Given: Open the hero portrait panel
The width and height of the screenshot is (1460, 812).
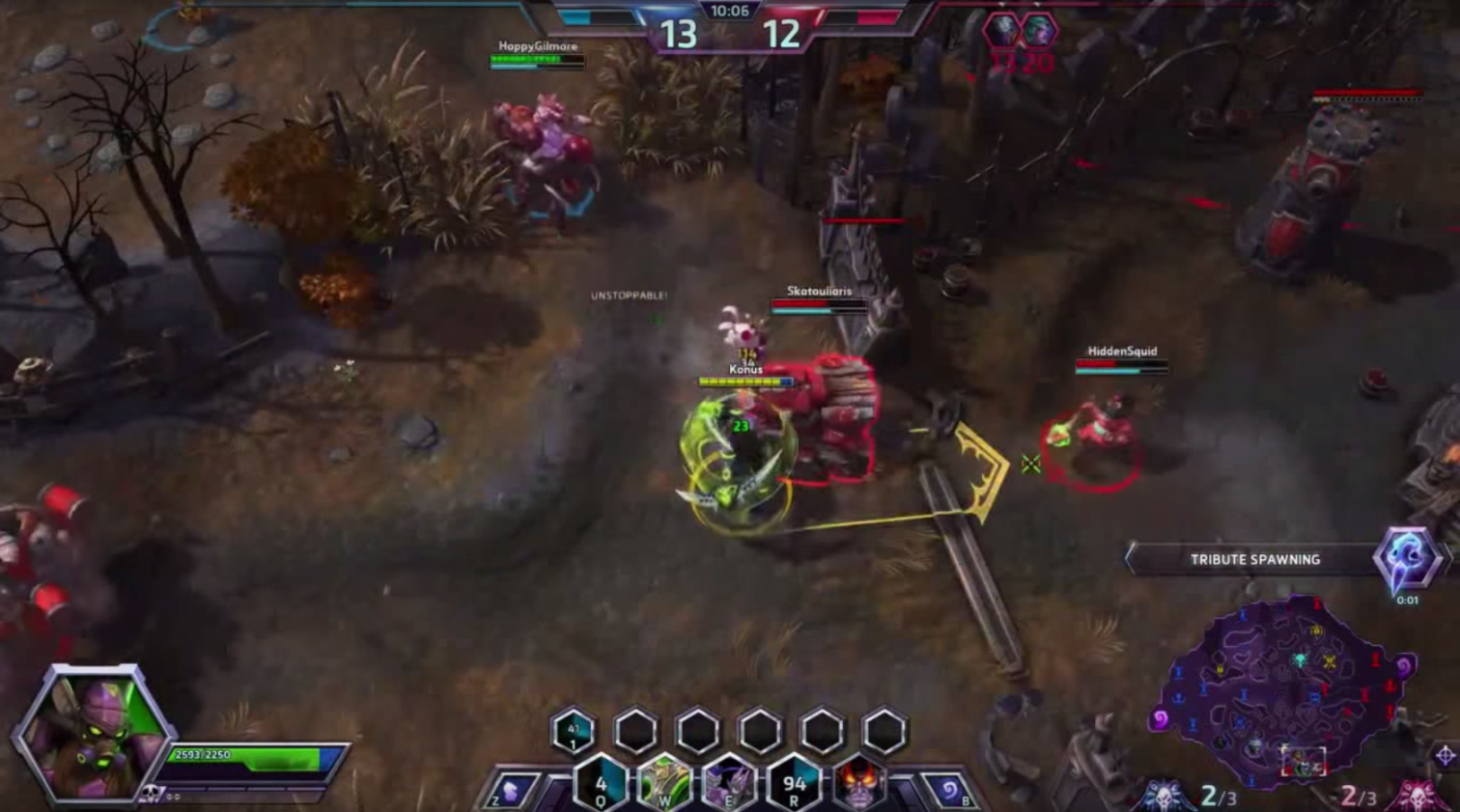Looking at the screenshot, I should pyautogui.click(x=94, y=732).
